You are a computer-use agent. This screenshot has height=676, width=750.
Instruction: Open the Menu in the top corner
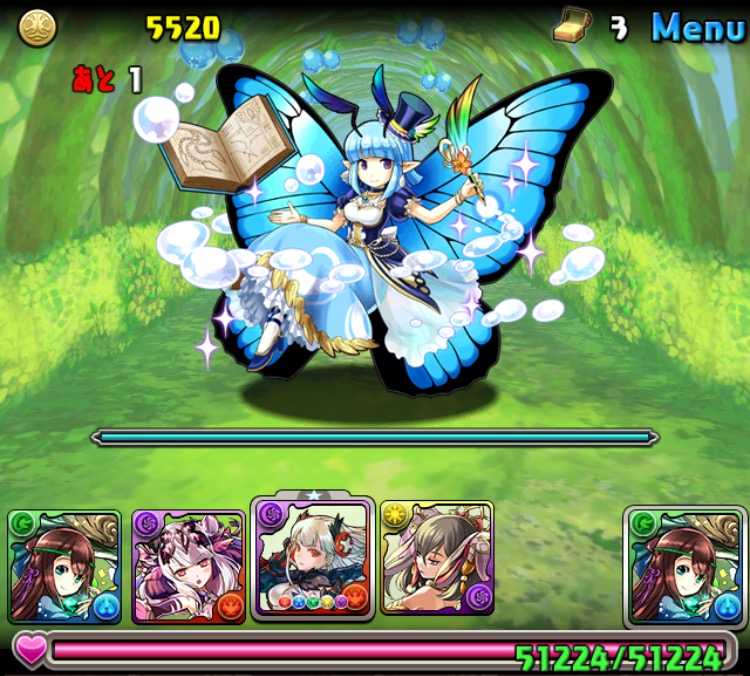point(698,27)
